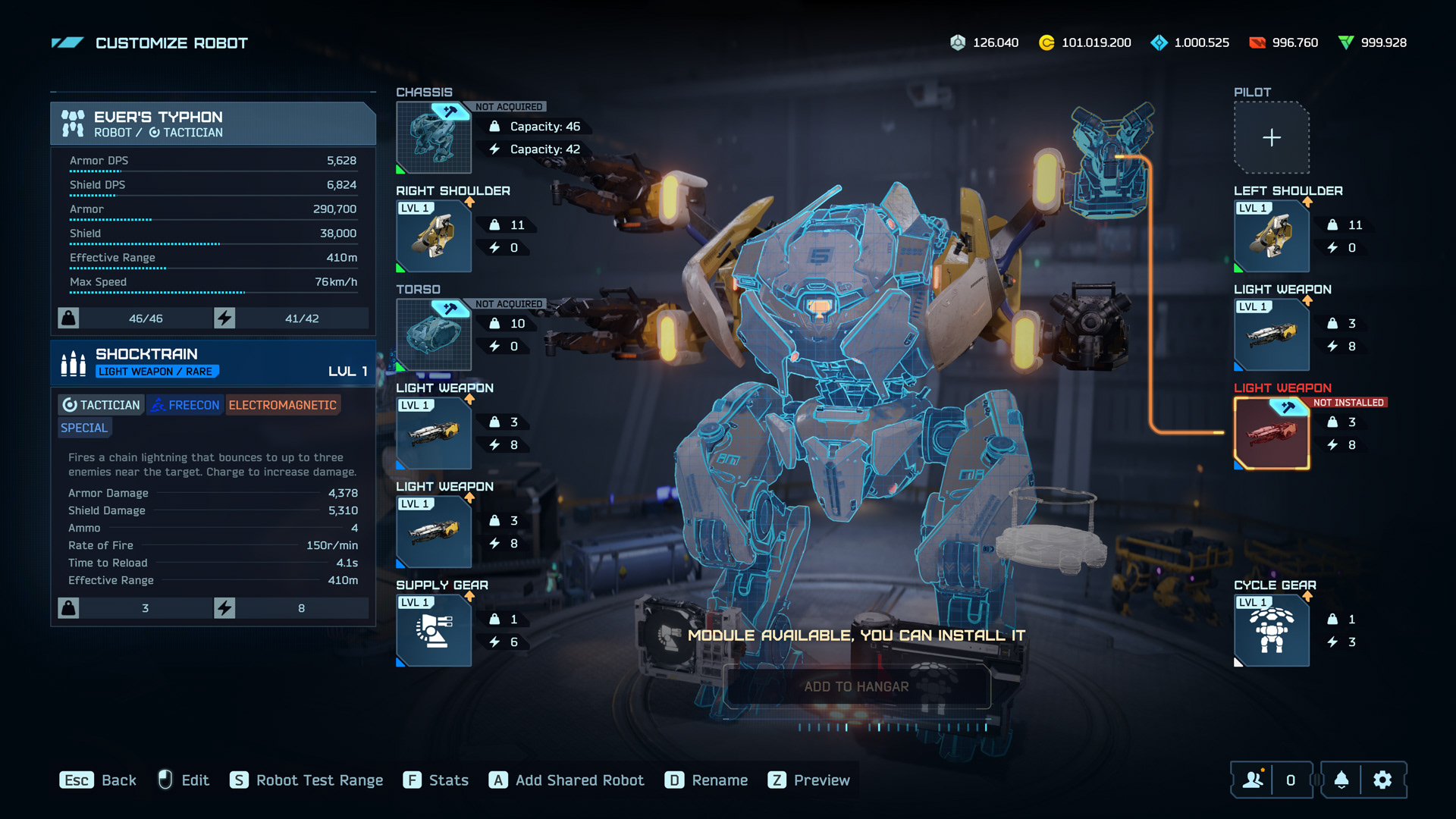This screenshot has height=819, width=1456.
Task: Go back with the Back button
Action: (99, 780)
